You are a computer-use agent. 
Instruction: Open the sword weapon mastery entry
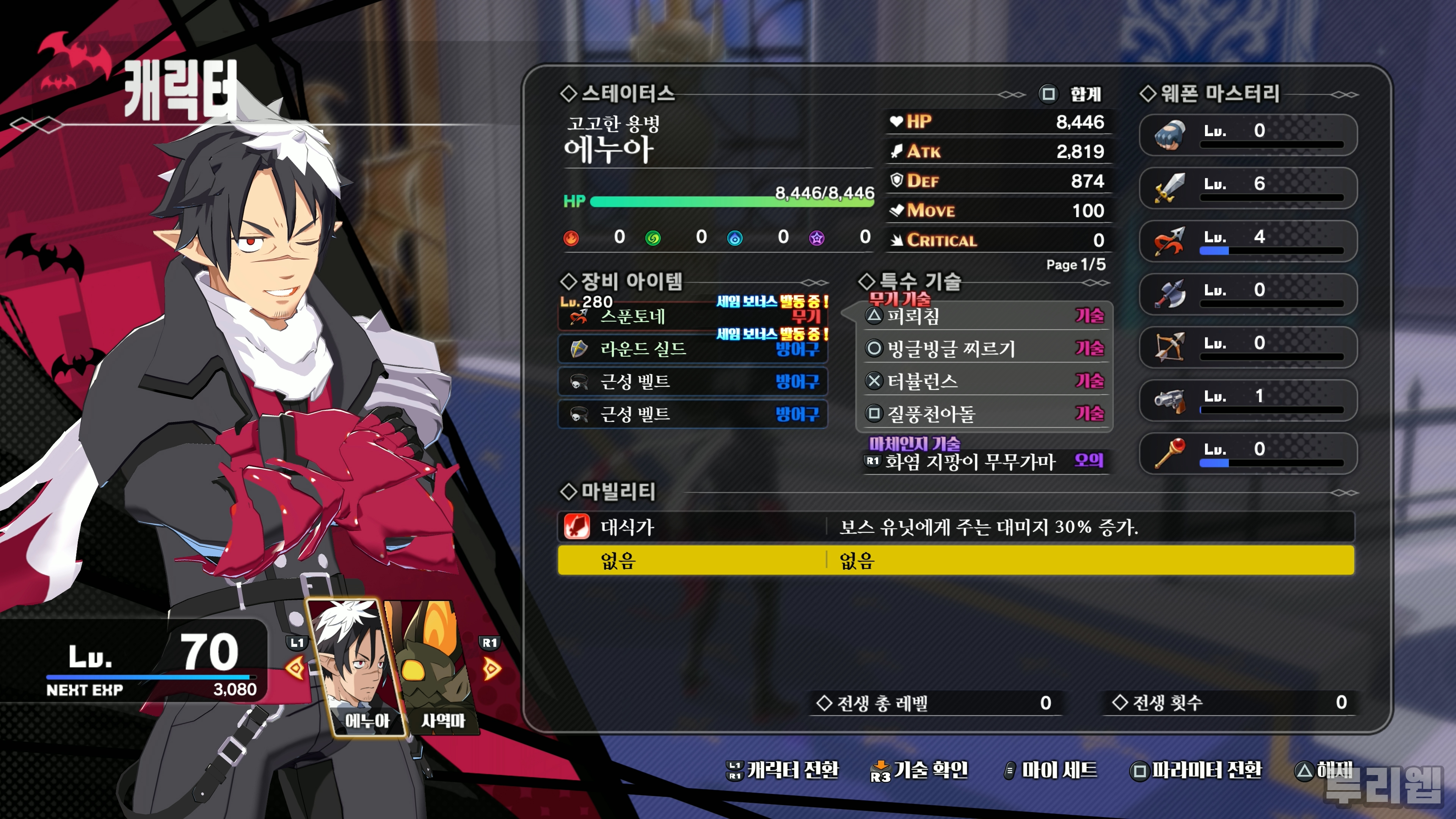point(1247,187)
